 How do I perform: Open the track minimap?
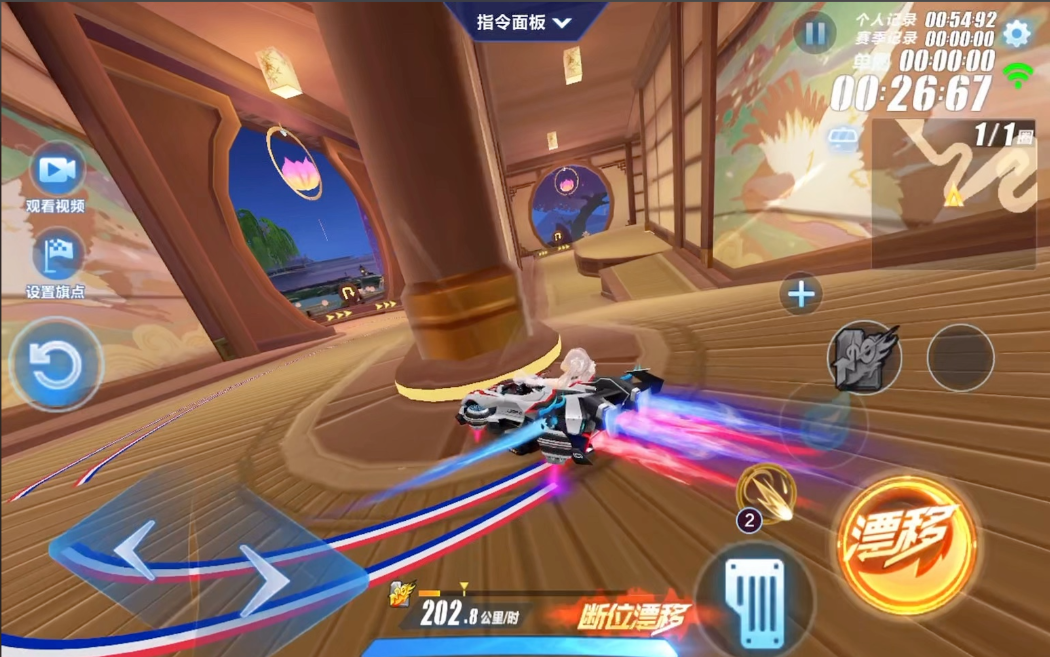[x=953, y=194]
